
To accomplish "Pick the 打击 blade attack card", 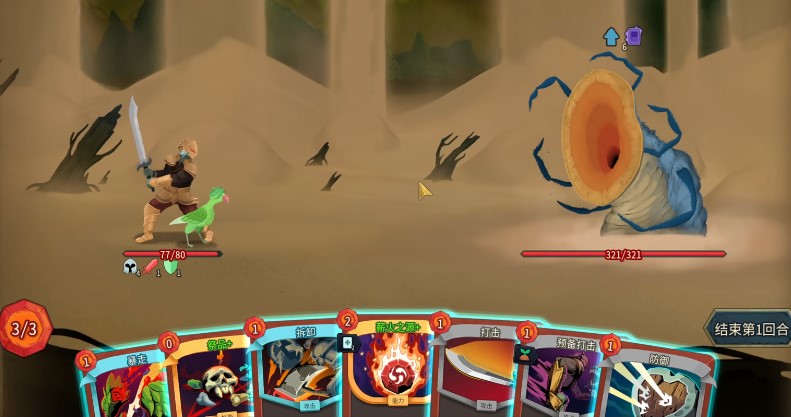I will (478, 372).
